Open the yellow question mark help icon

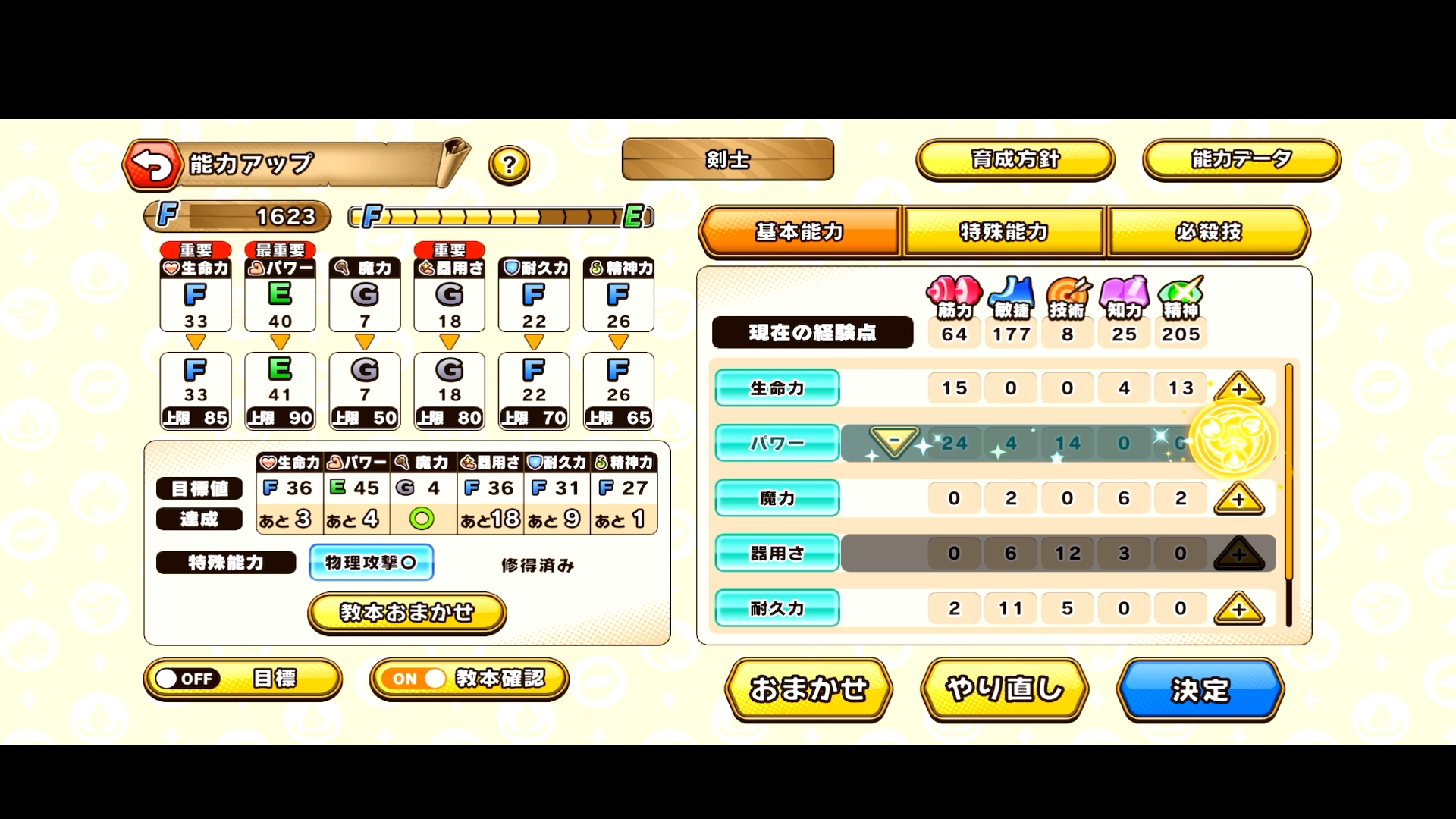coord(507,164)
